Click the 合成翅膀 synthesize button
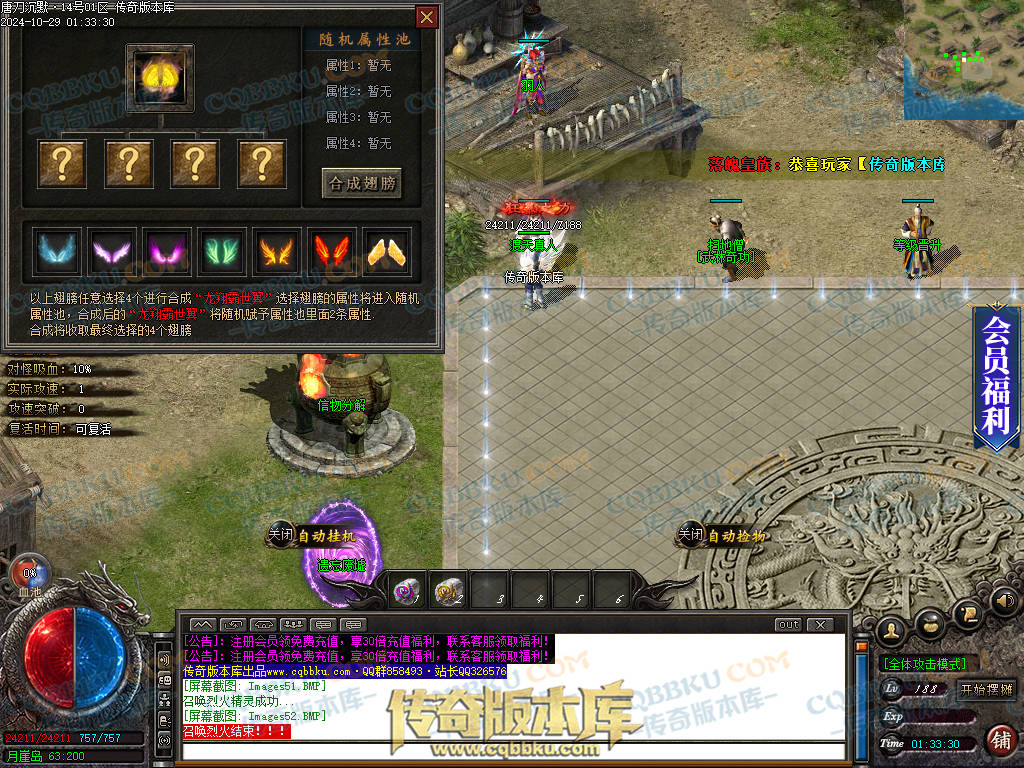This screenshot has width=1024, height=768. tap(362, 183)
